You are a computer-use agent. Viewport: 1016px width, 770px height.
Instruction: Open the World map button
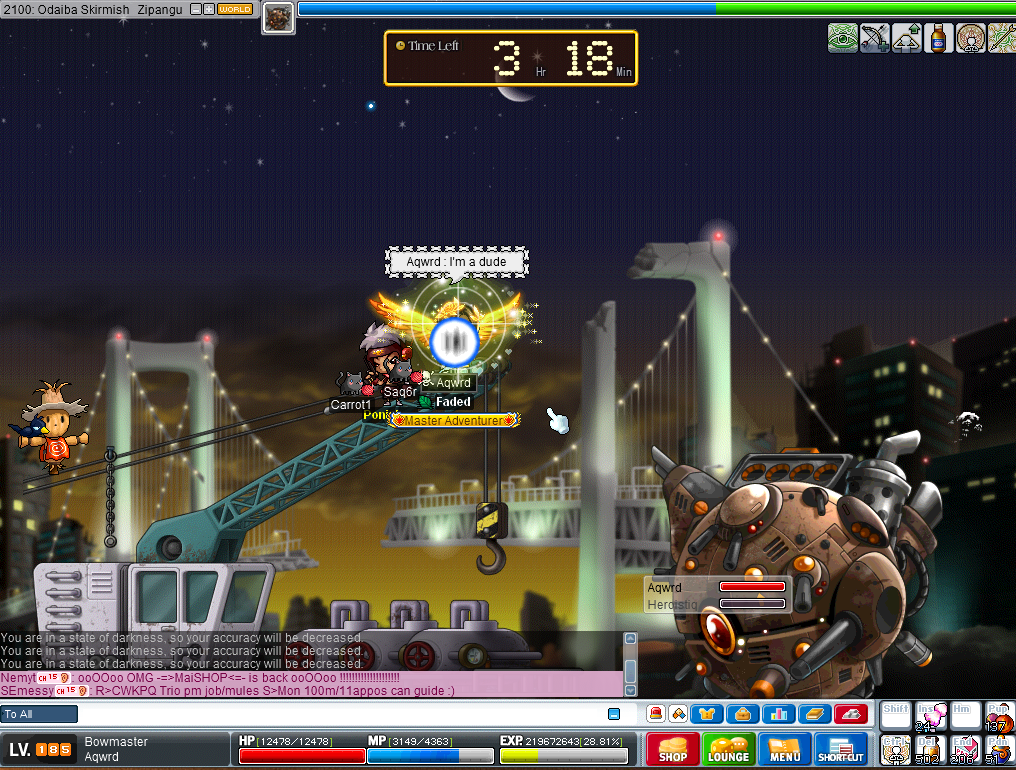(234, 9)
